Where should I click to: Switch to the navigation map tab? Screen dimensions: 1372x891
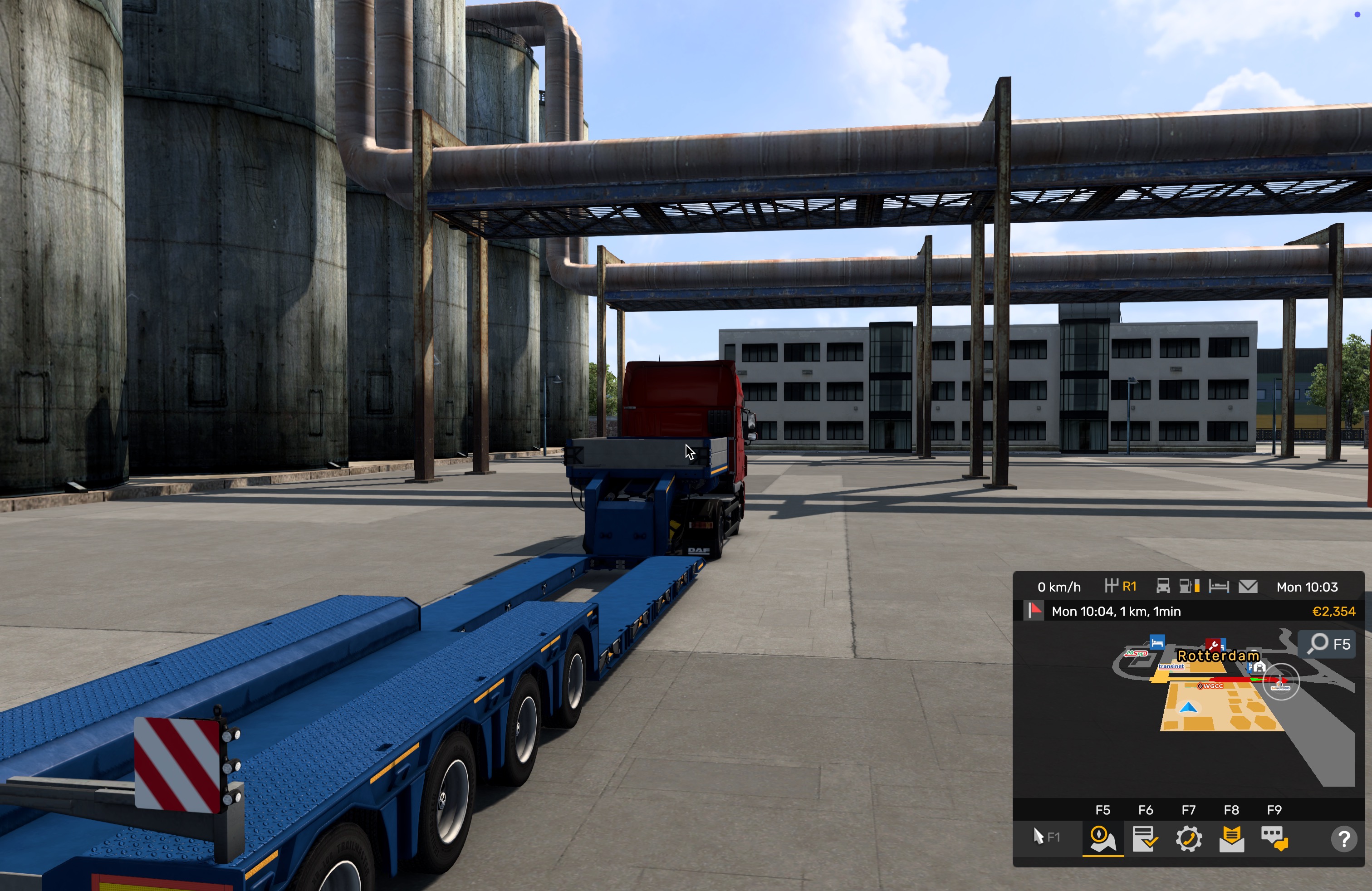coord(1102,838)
